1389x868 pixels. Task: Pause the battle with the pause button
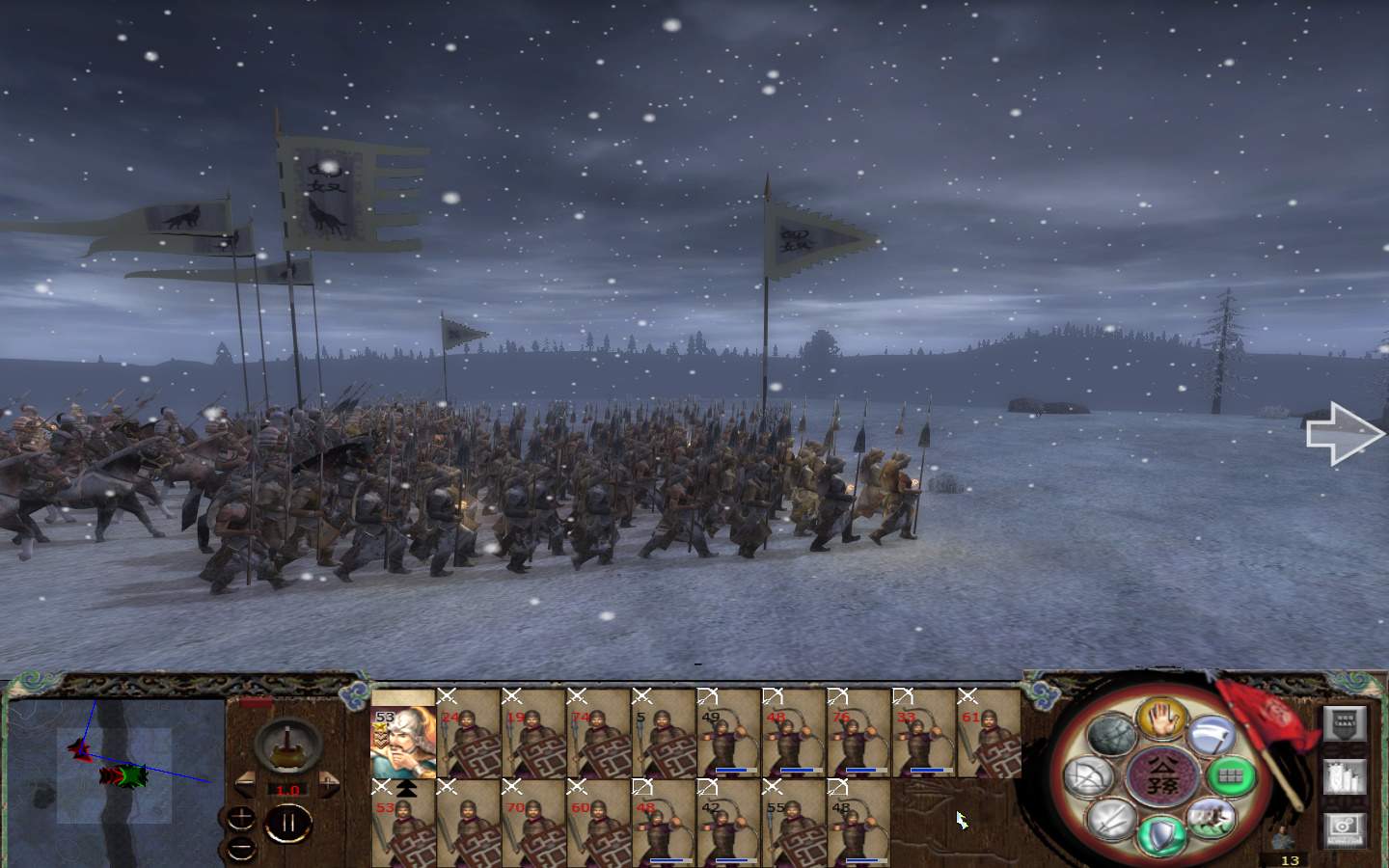[x=287, y=825]
